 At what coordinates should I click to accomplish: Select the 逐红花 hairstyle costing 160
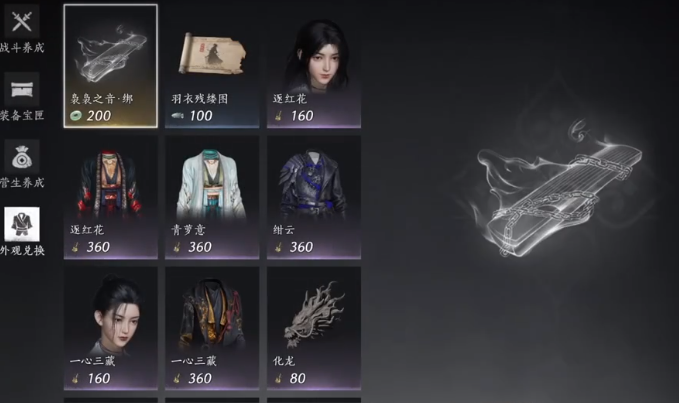[x=313, y=65]
